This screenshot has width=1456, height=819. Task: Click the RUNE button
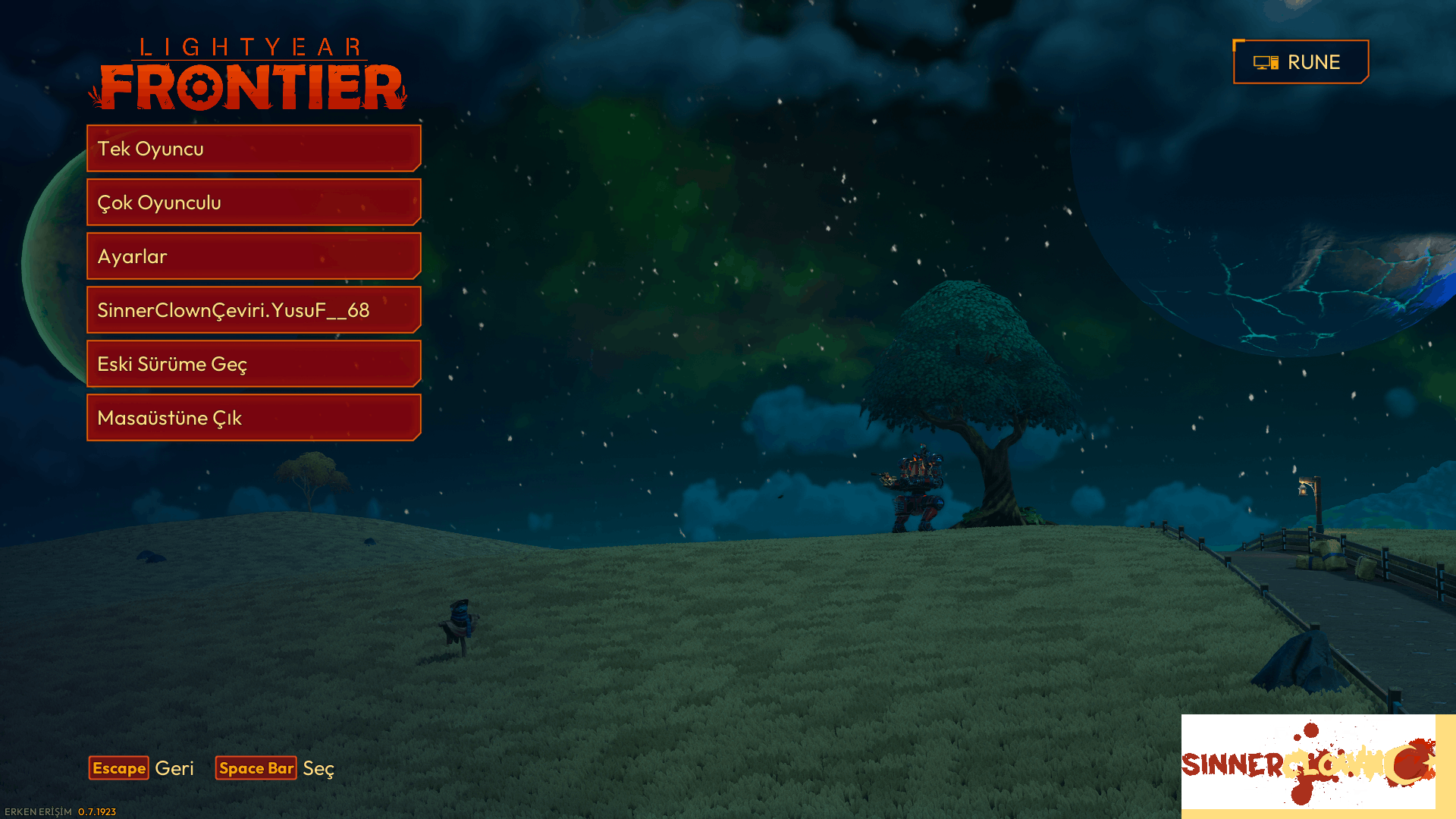(x=1300, y=61)
